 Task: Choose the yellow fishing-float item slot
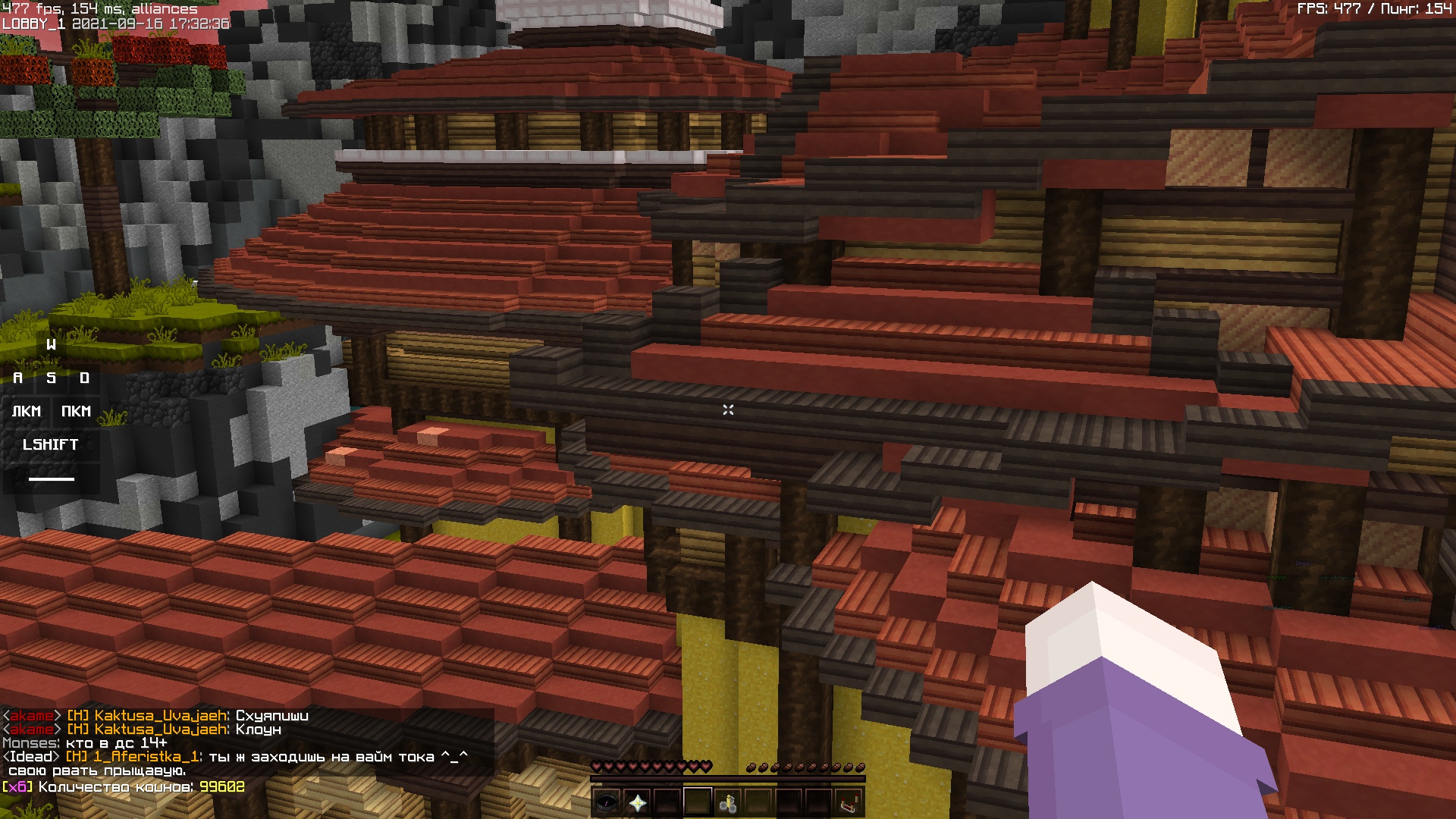pyautogui.click(x=728, y=802)
